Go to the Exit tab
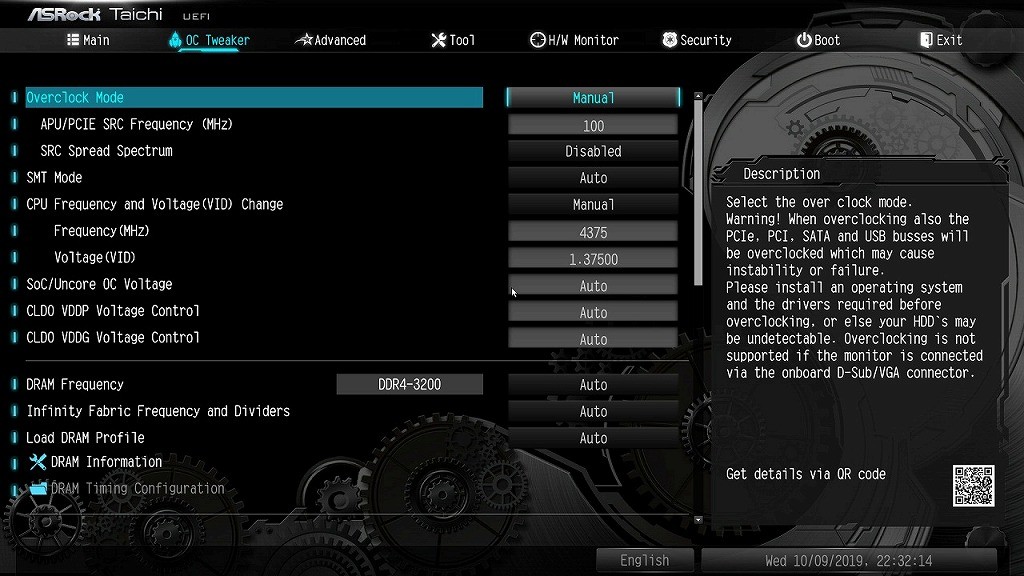This screenshot has height=576, width=1024. click(x=941, y=40)
